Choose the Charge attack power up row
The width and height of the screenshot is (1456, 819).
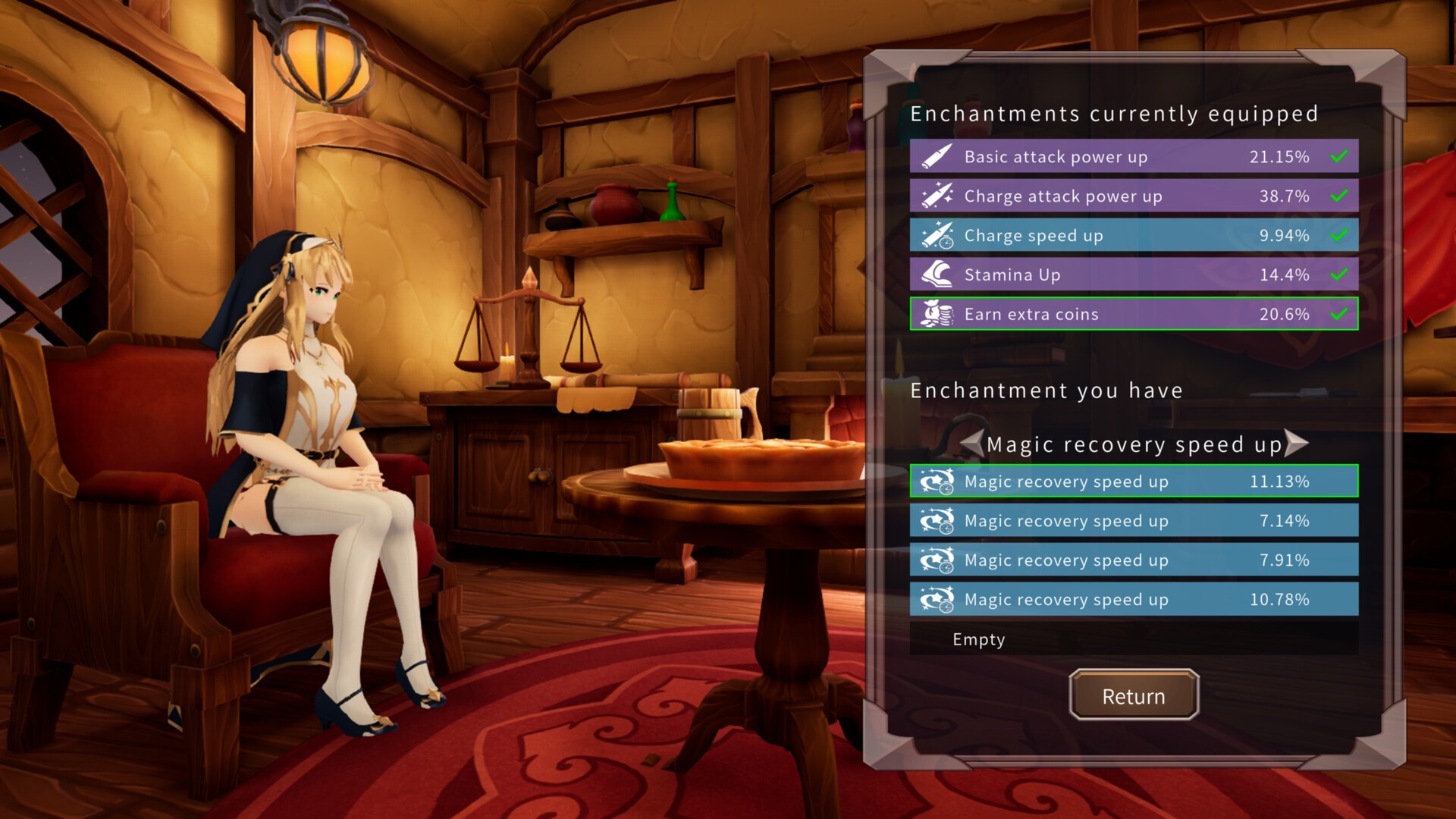tap(1133, 196)
